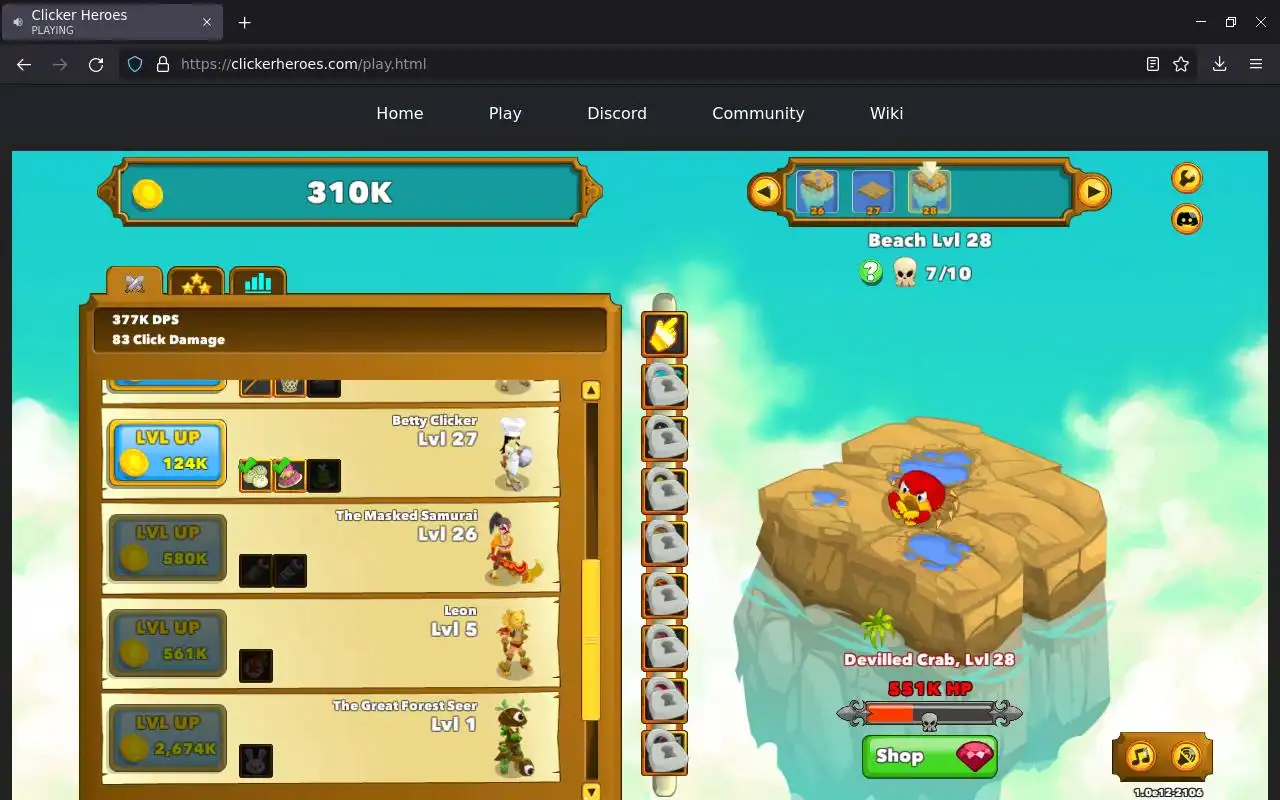Level up The Masked Samurai

coord(167,547)
